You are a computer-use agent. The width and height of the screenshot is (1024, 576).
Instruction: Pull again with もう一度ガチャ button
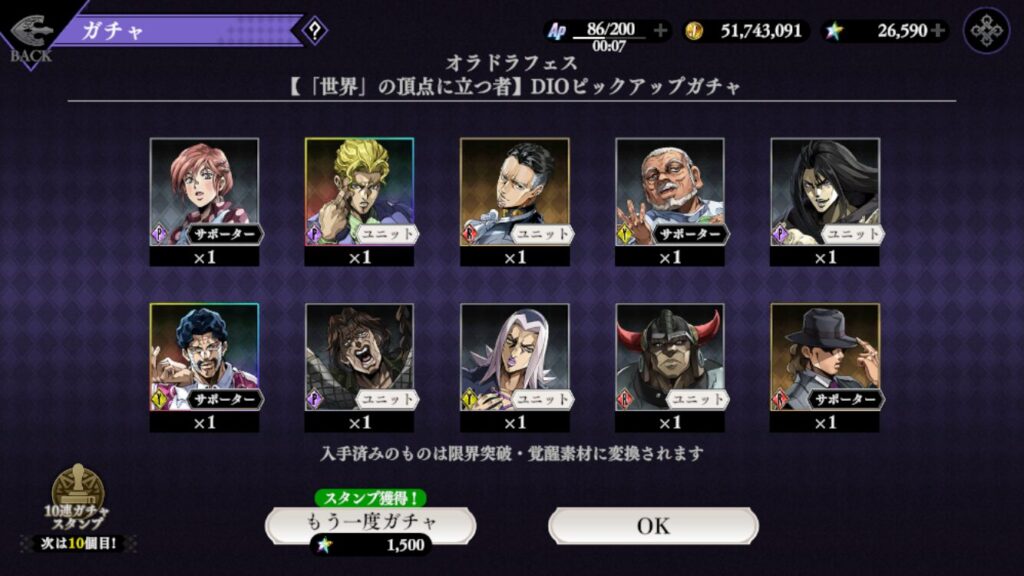pyautogui.click(x=370, y=524)
